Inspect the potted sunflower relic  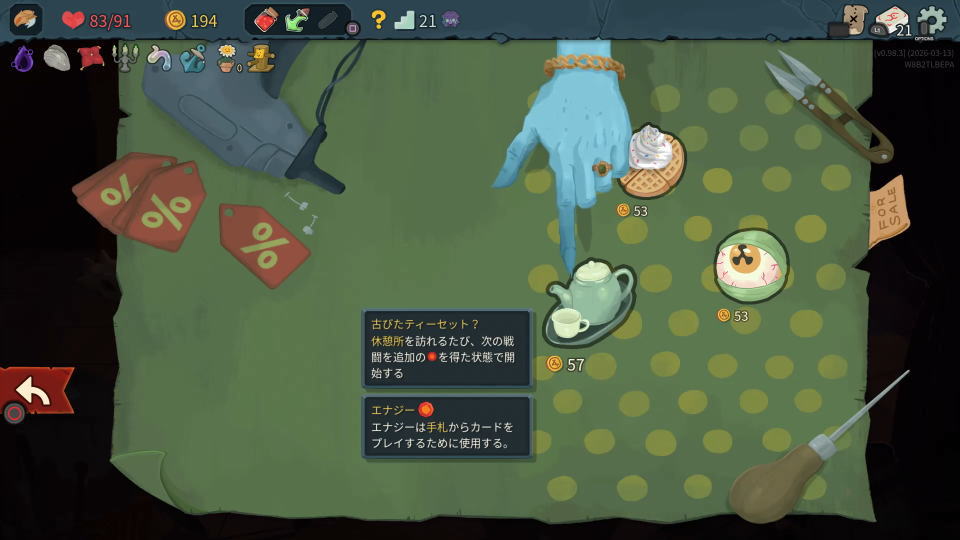228,59
